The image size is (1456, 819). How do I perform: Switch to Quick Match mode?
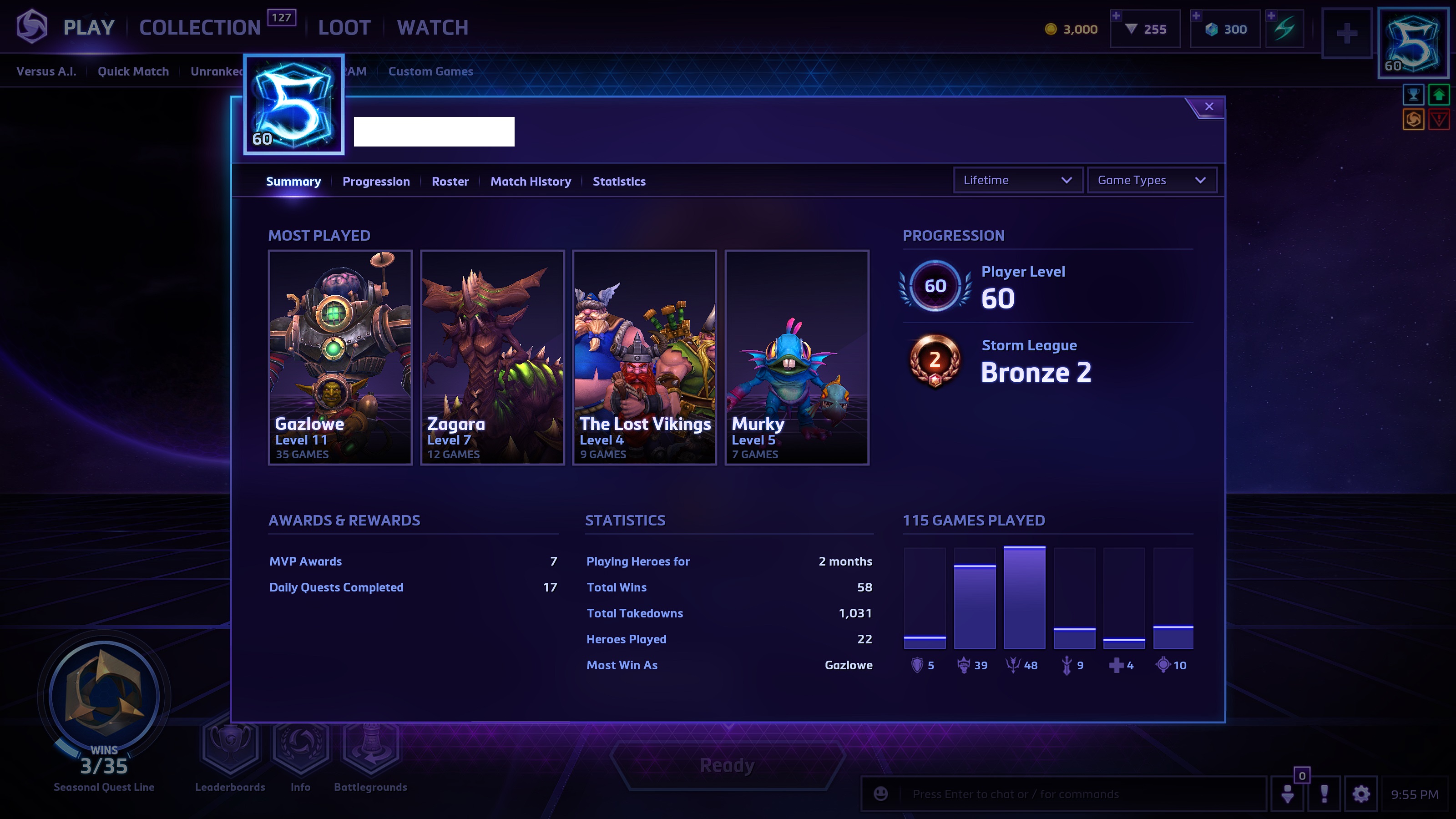click(133, 71)
